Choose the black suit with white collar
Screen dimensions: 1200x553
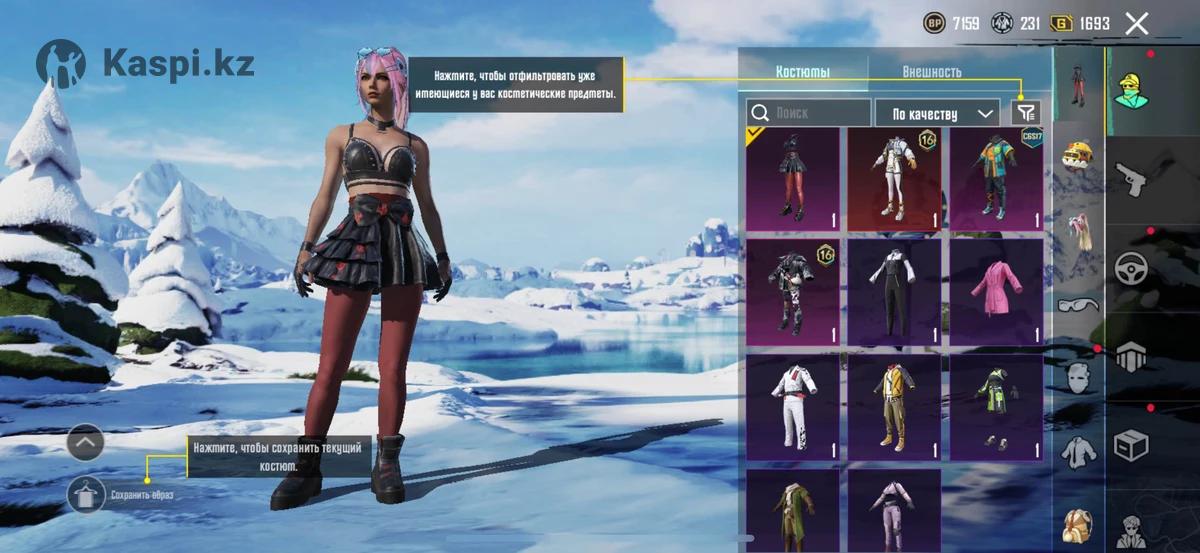(x=894, y=292)
